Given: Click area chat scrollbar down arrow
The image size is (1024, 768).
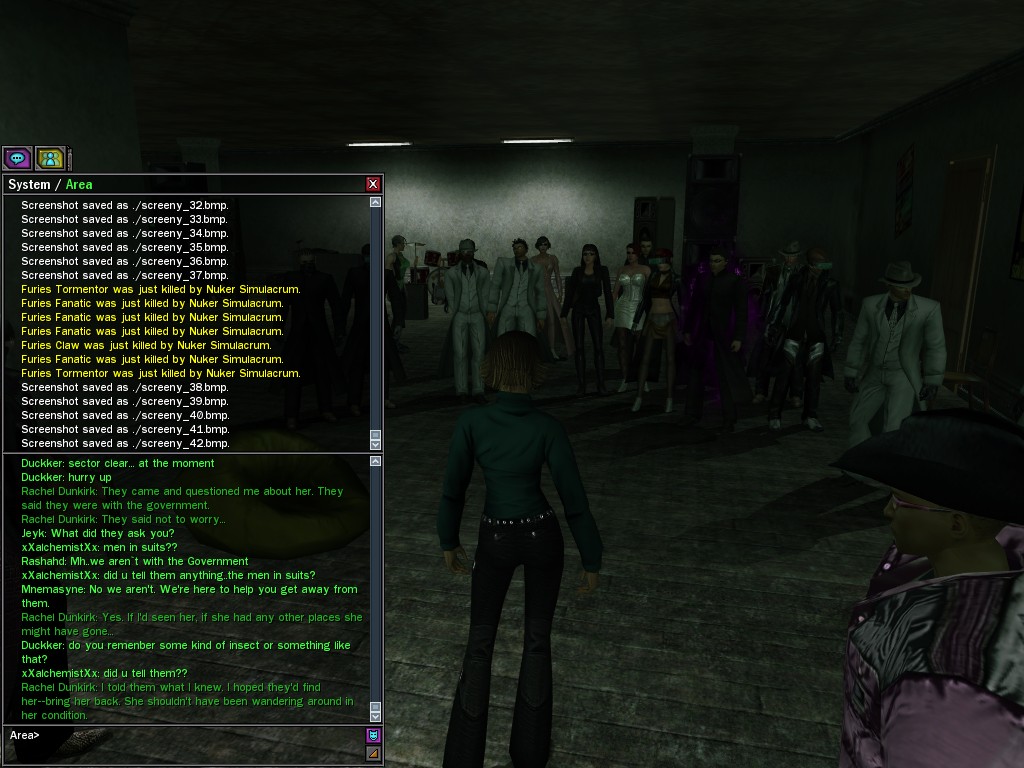Looking at the screenshot, I should (376, 716).
